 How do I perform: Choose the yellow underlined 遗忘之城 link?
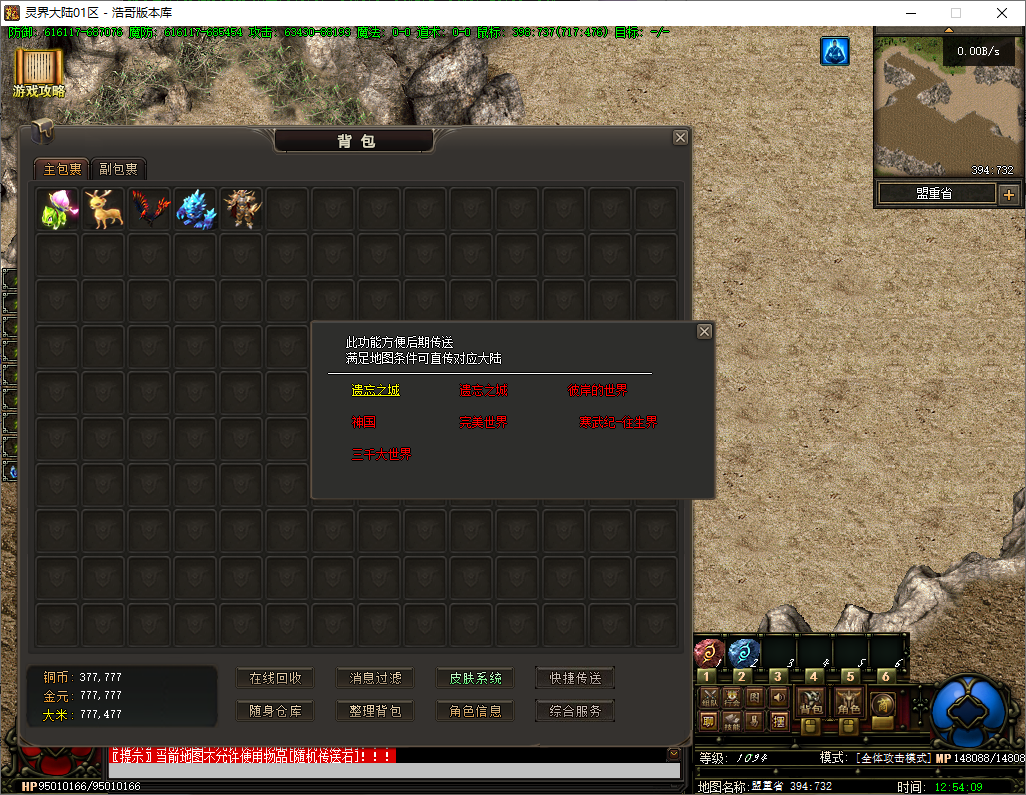click(x=375, y=390)
